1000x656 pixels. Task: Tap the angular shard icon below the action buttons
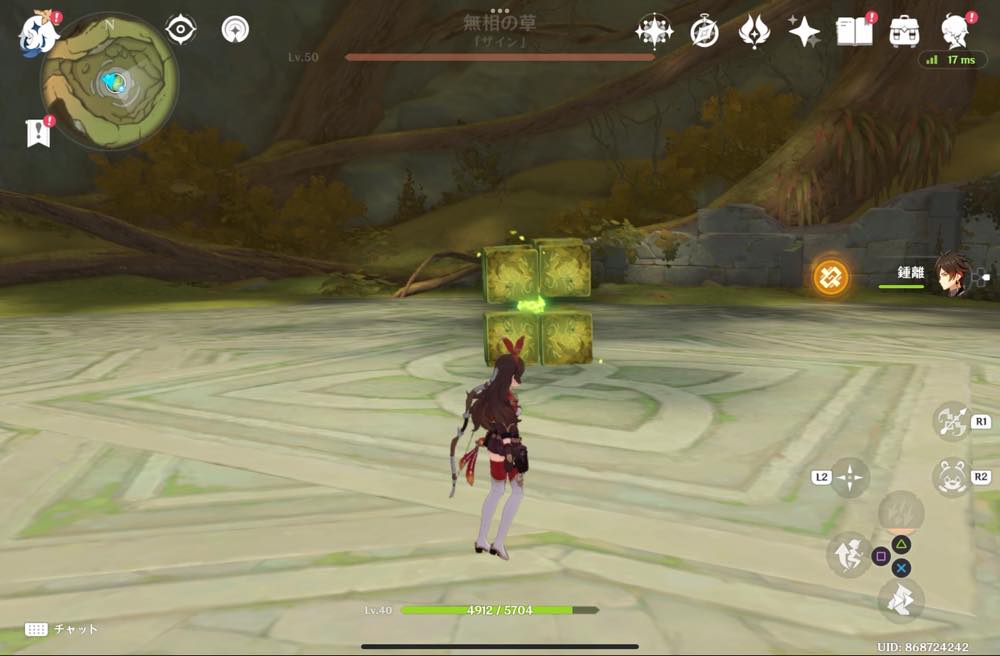(900, 600)
